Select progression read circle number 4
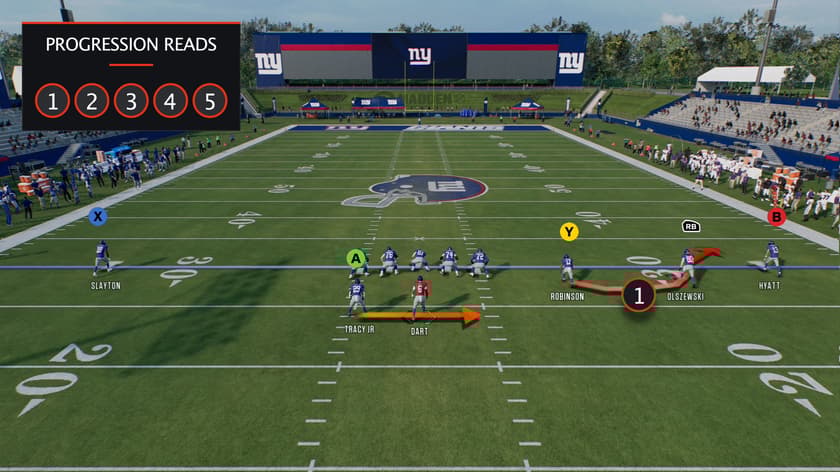 (170, 101)
